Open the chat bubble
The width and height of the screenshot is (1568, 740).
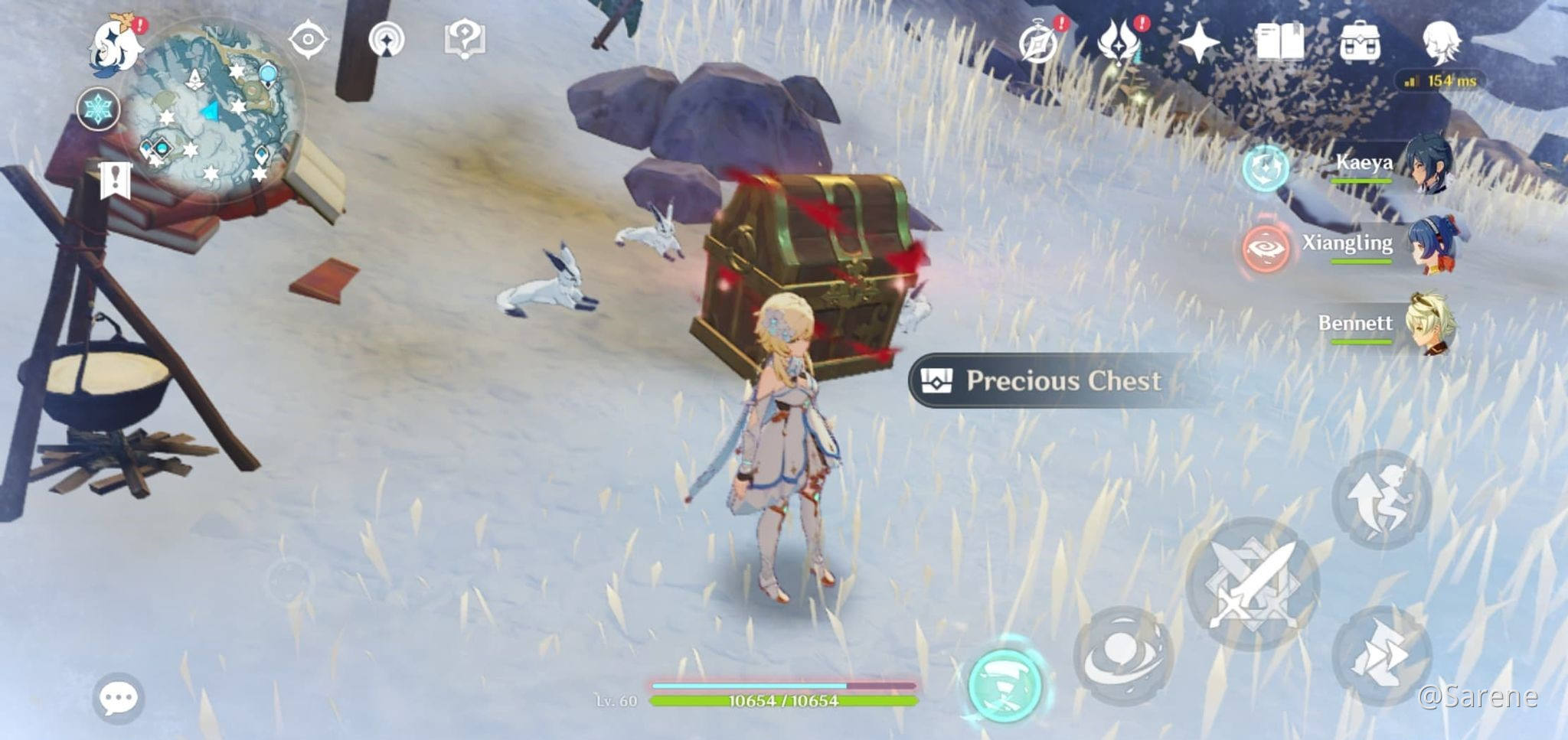(119, 698)
